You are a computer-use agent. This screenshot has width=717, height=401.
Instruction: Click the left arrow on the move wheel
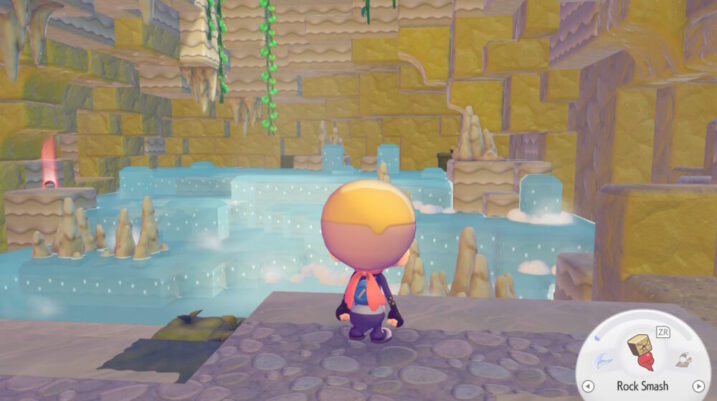click(589, 385)
